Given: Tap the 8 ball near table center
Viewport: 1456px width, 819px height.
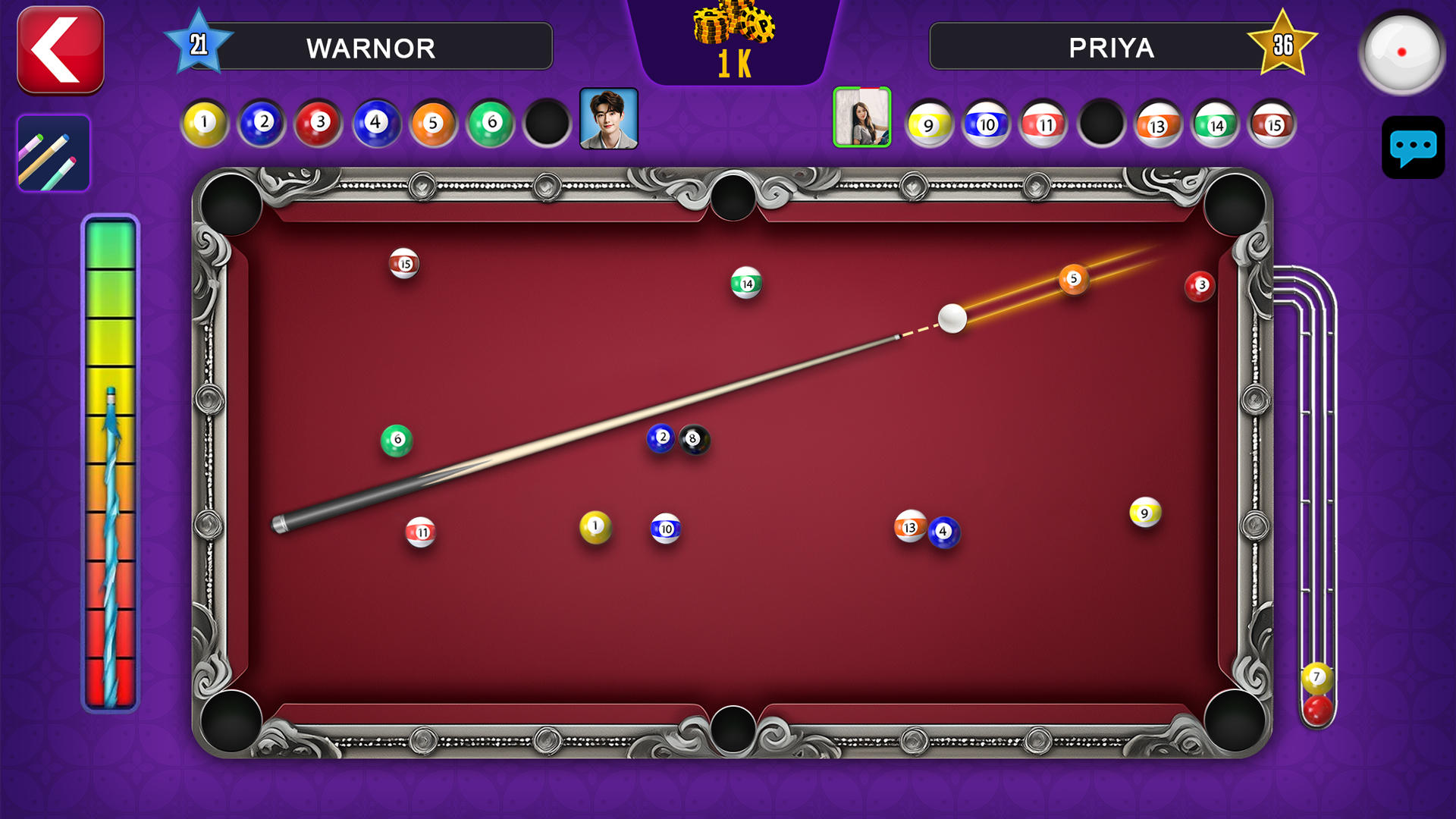Looking at the screenshot, I should point(692,438).
